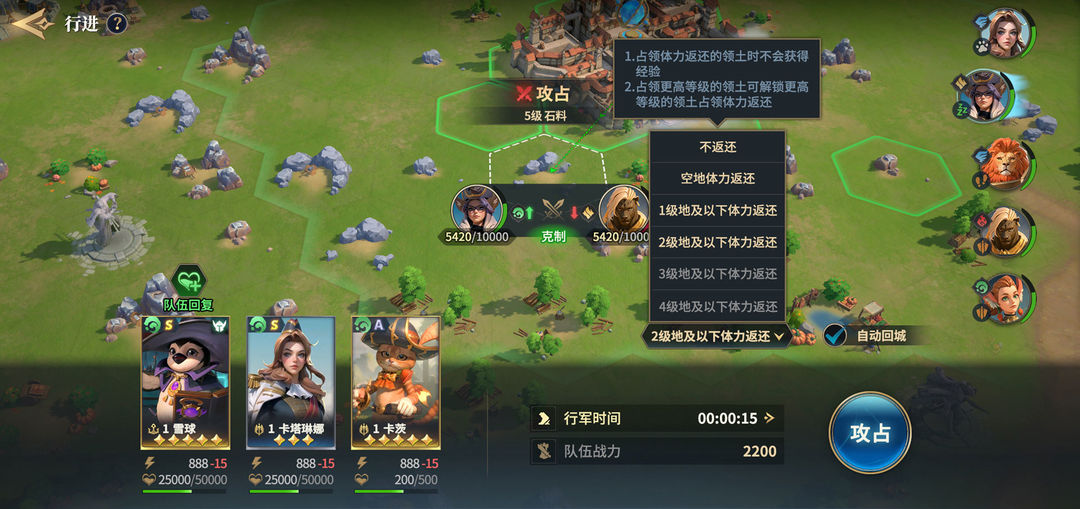
Task: Choose 3级地及以下体力返还 option
Action: point(717,274)
